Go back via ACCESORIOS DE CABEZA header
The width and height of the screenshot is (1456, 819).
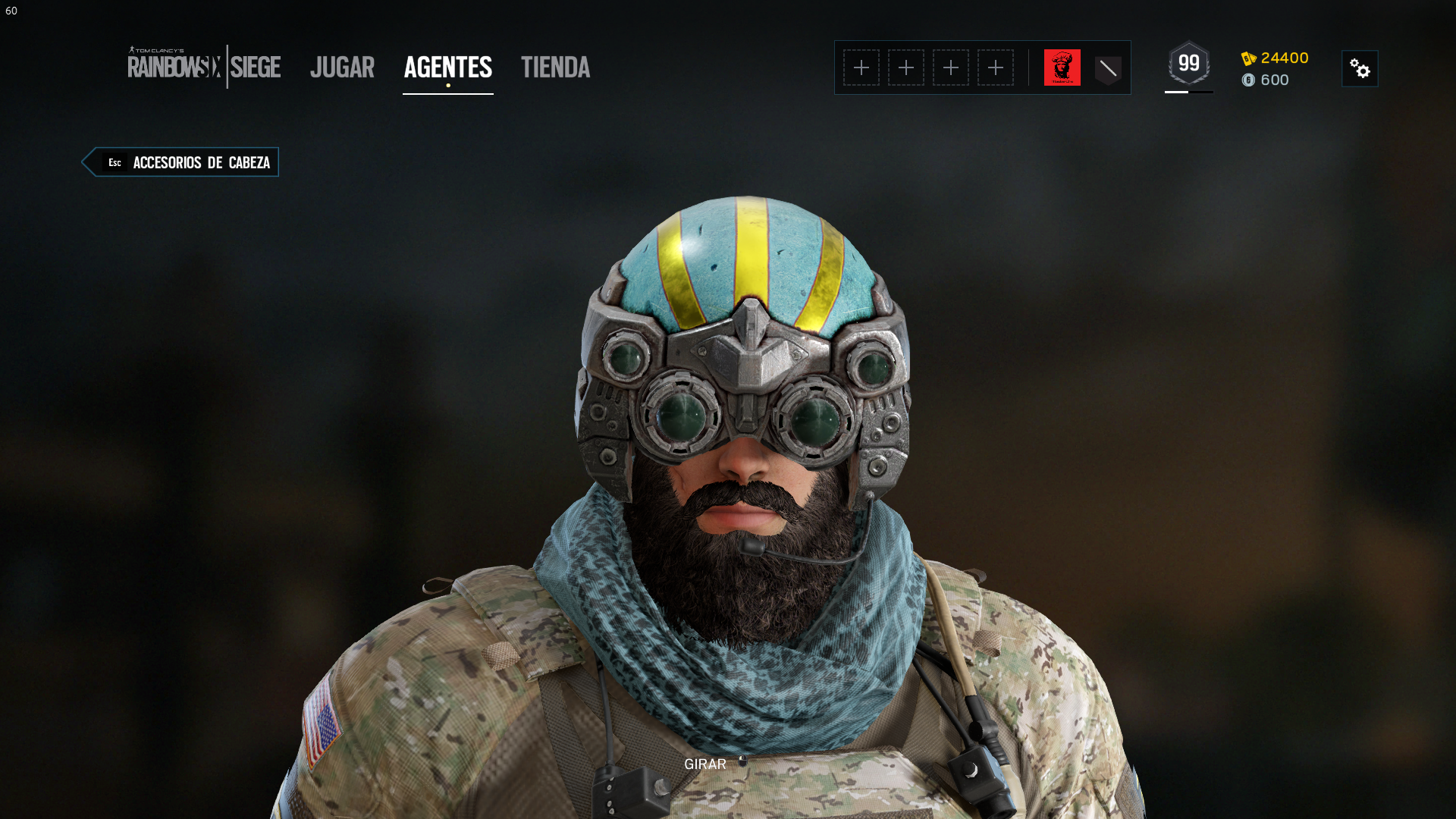point(201,162)
